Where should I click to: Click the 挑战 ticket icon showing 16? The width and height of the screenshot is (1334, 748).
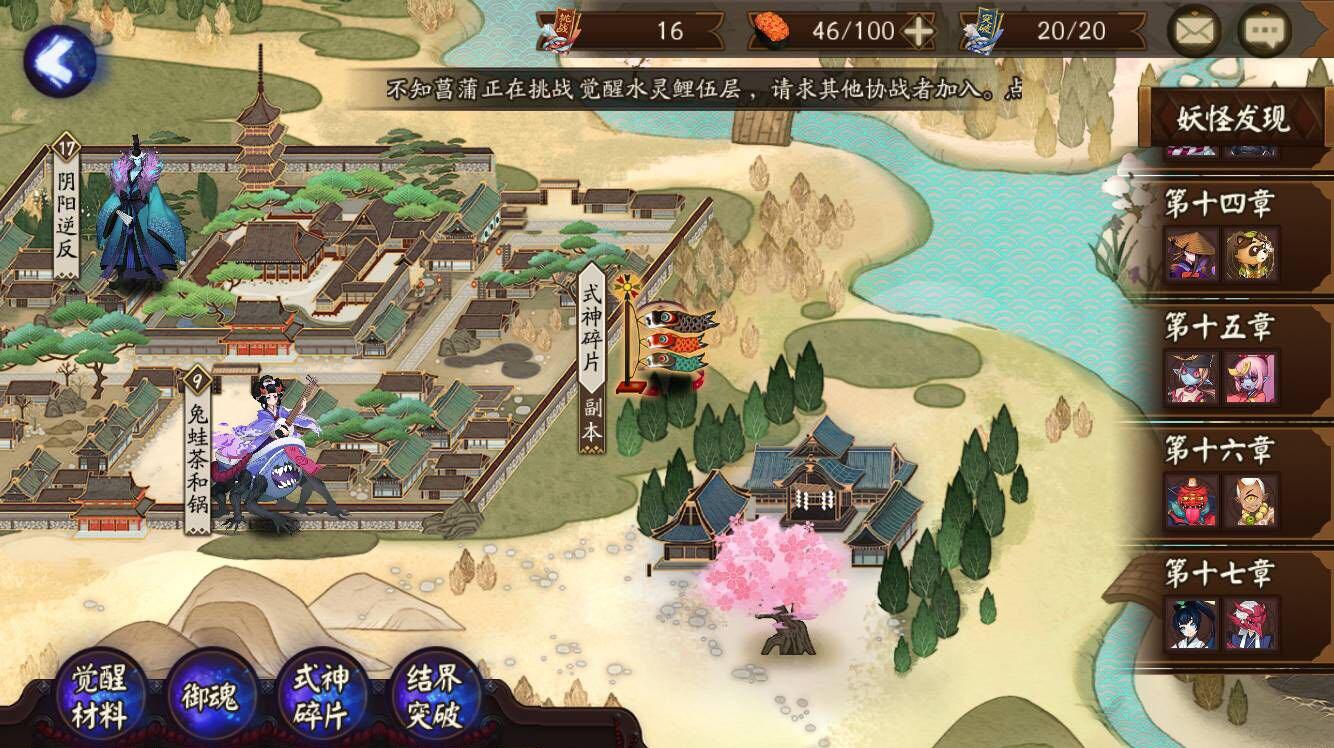pyautogui.click(x=557, y=28)
